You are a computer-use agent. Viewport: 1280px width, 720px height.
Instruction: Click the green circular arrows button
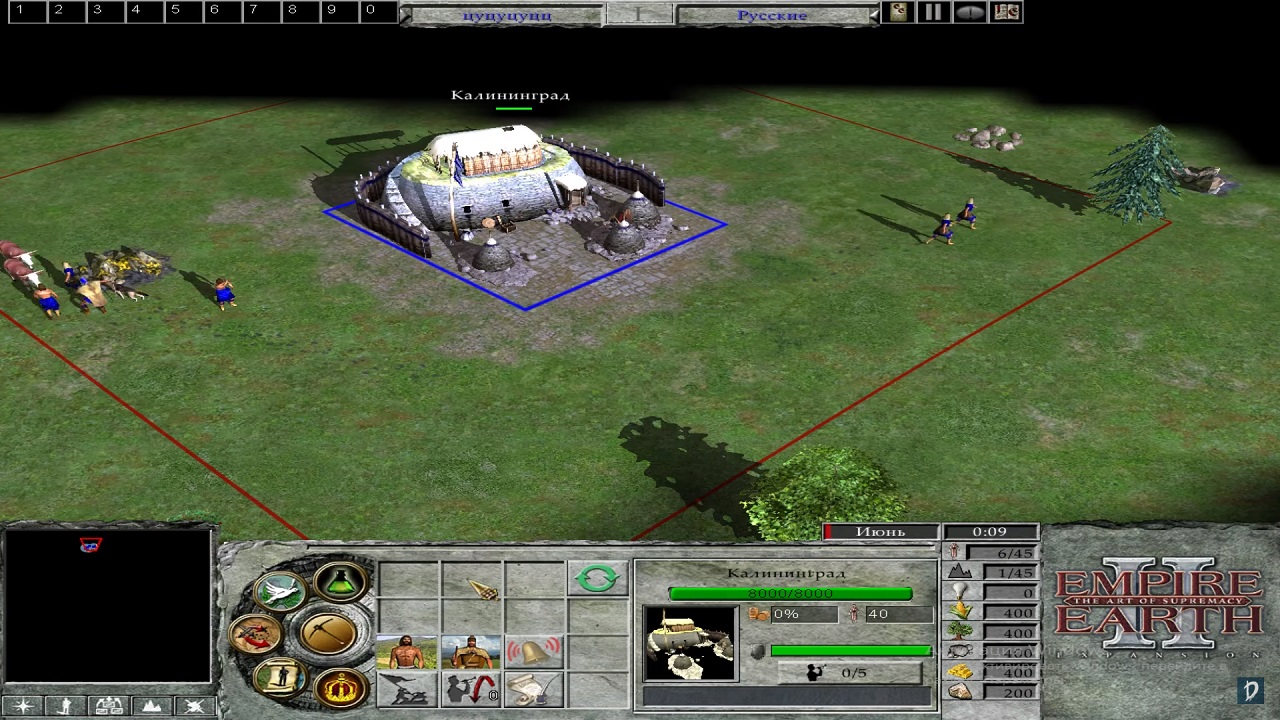click(x=597, y=578)
